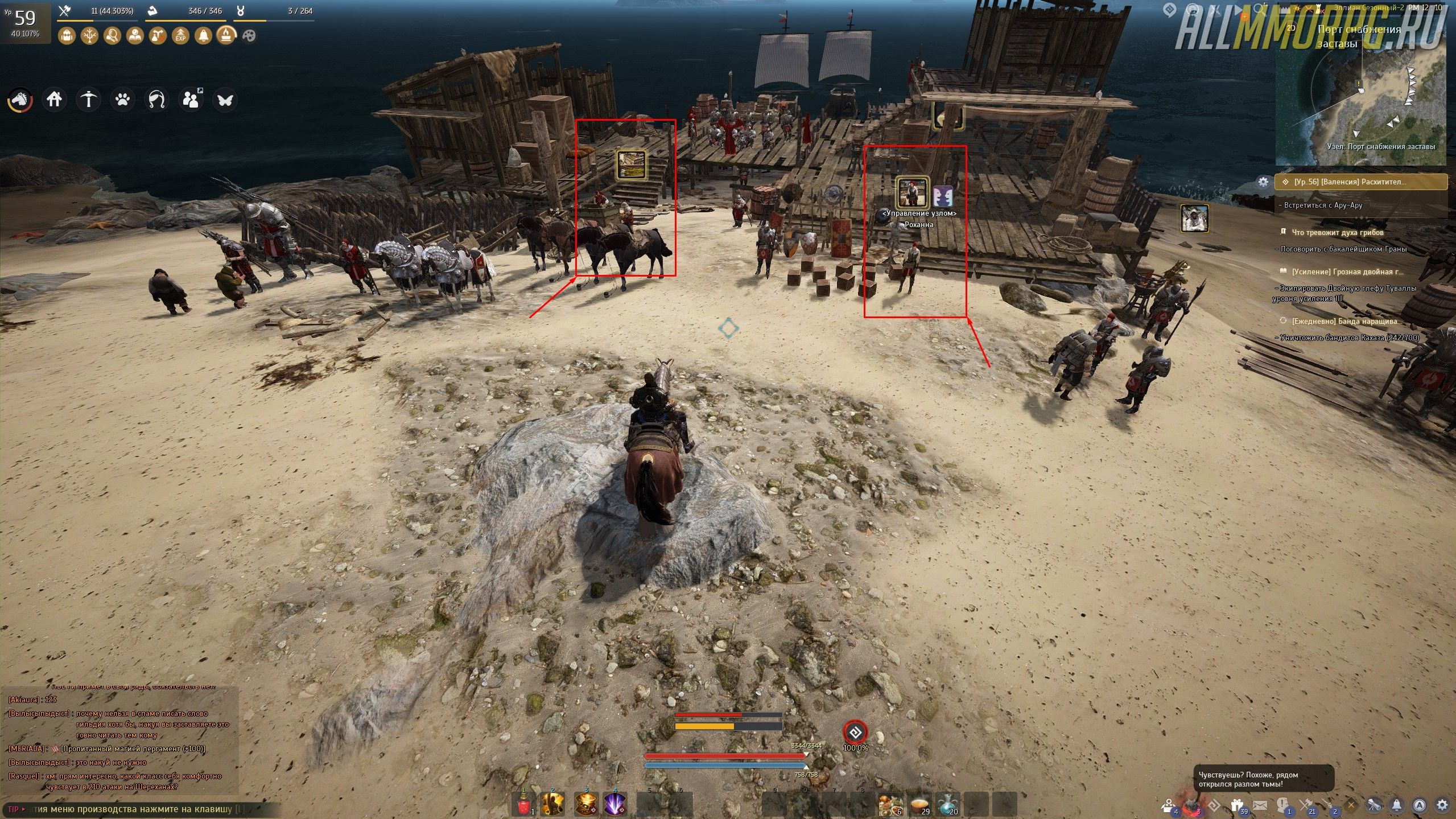Use the blue flask with 20 charges
1456x819 pixels.
tap(948, 805)
